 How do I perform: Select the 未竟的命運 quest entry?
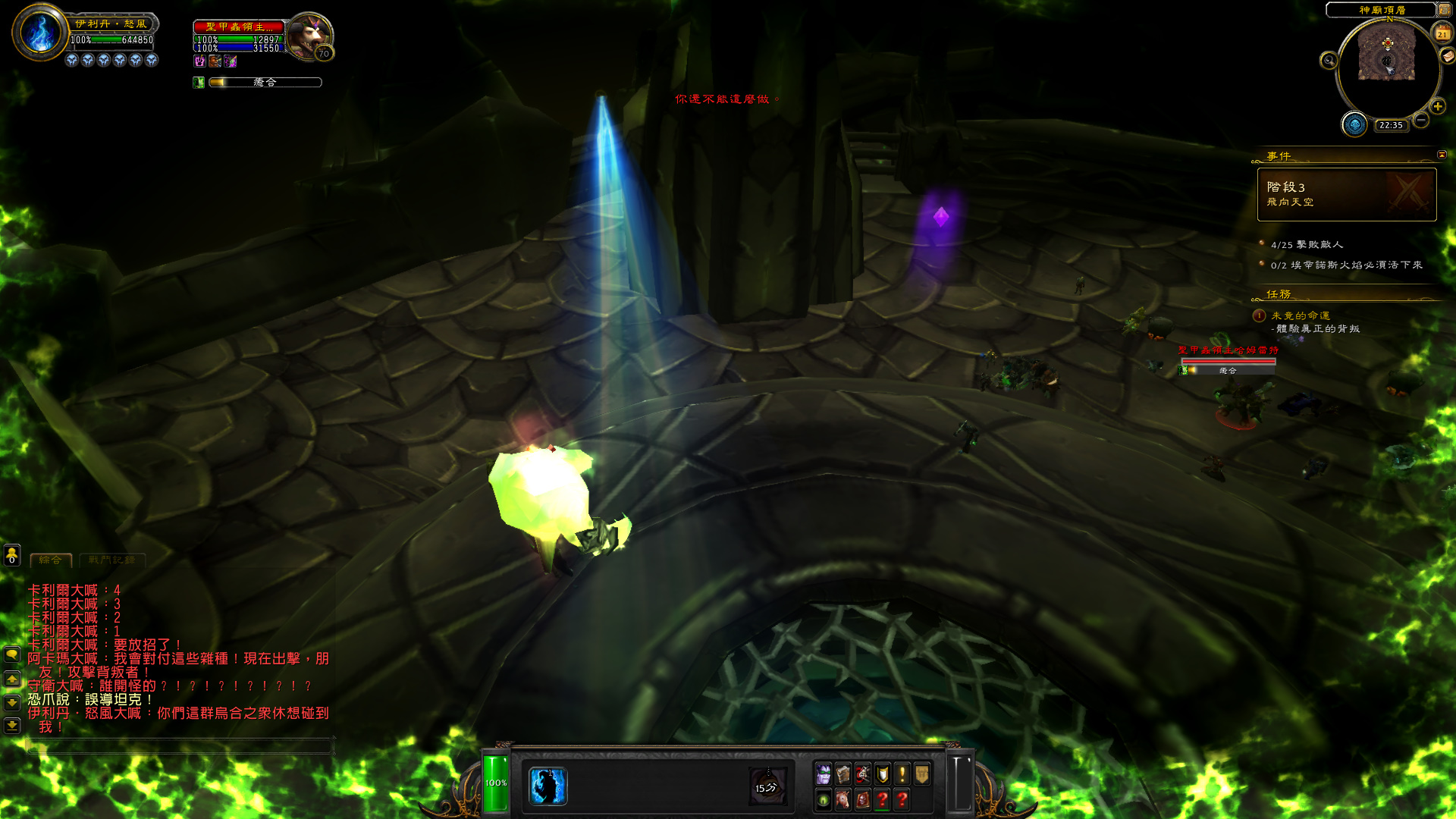[1301, 315]
